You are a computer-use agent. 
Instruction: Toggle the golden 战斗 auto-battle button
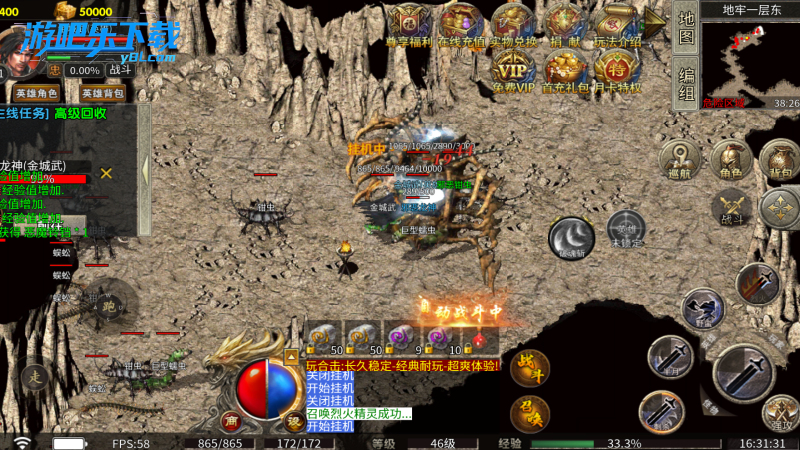pyautogui.click(x=529, y=367)
